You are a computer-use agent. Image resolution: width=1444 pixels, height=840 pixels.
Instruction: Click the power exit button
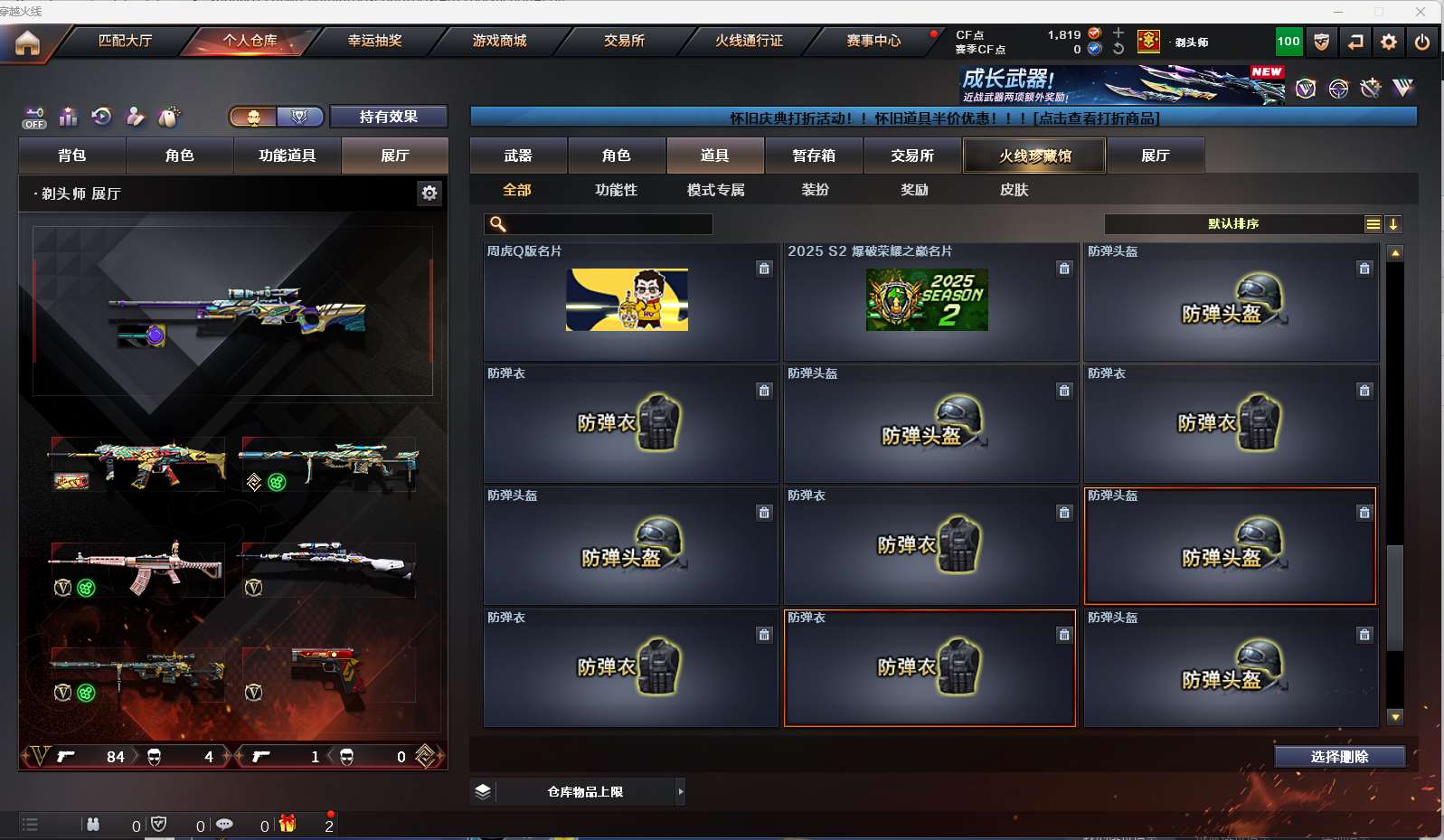(x=1422, y=42)
